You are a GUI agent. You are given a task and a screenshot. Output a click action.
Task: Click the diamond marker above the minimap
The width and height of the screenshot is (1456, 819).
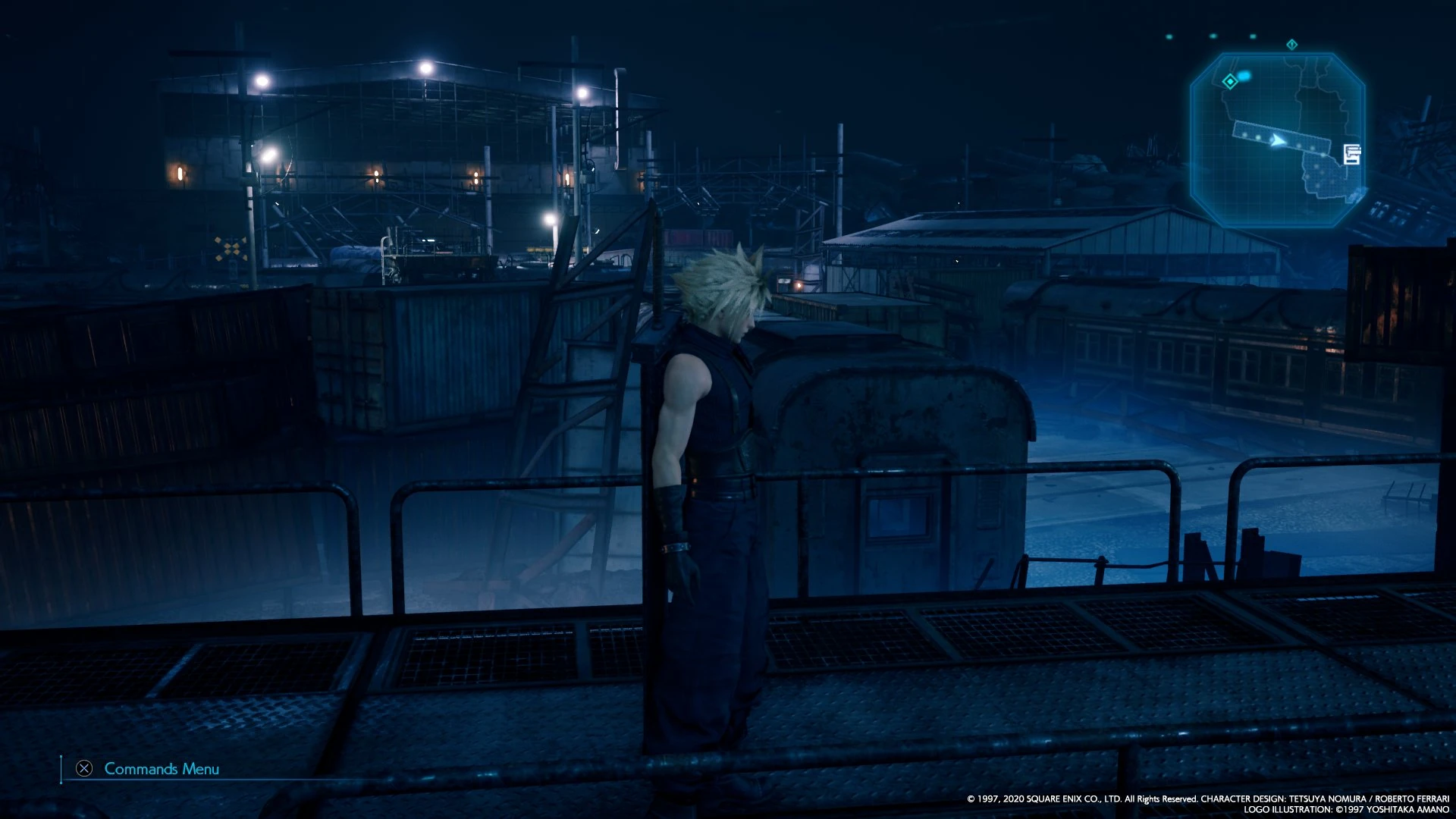point(1291,45)
